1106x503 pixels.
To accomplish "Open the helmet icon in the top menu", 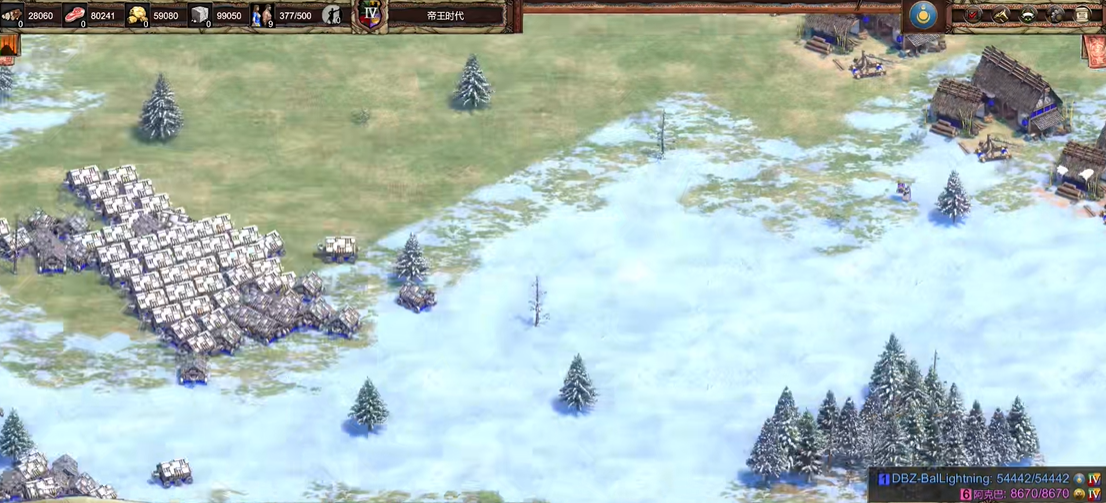I will 1027,15.
